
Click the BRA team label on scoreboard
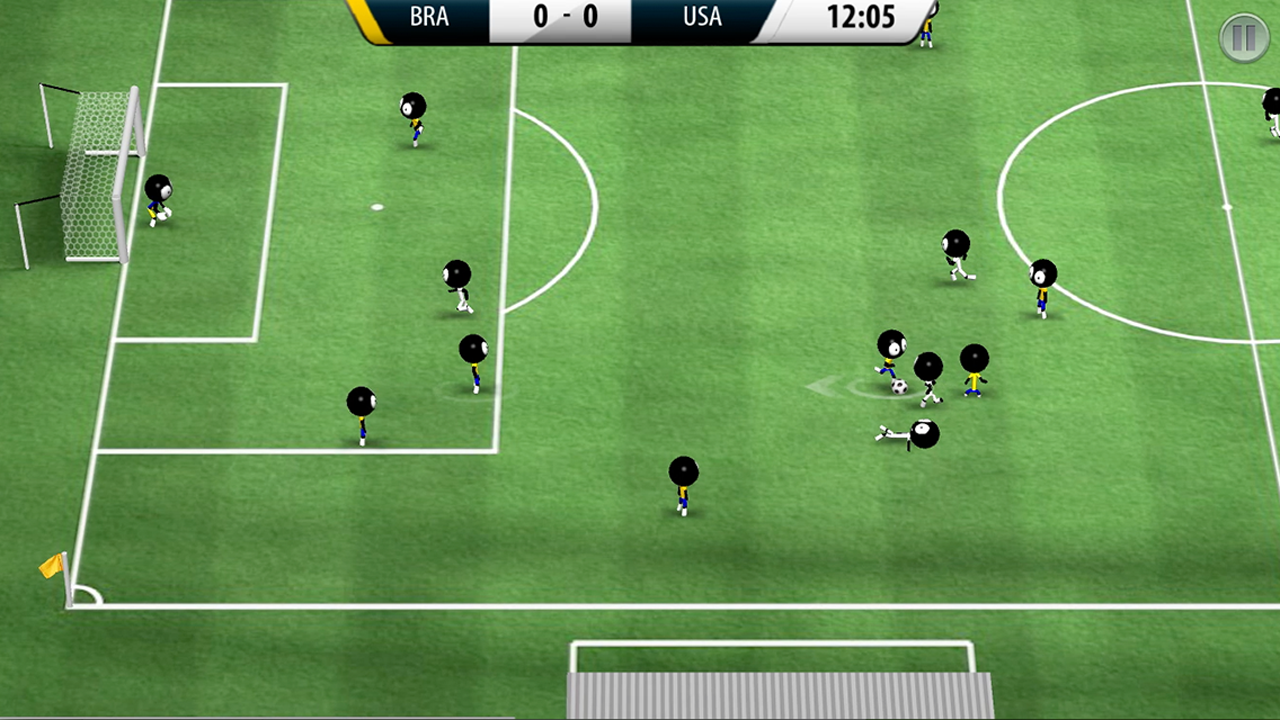429,17
